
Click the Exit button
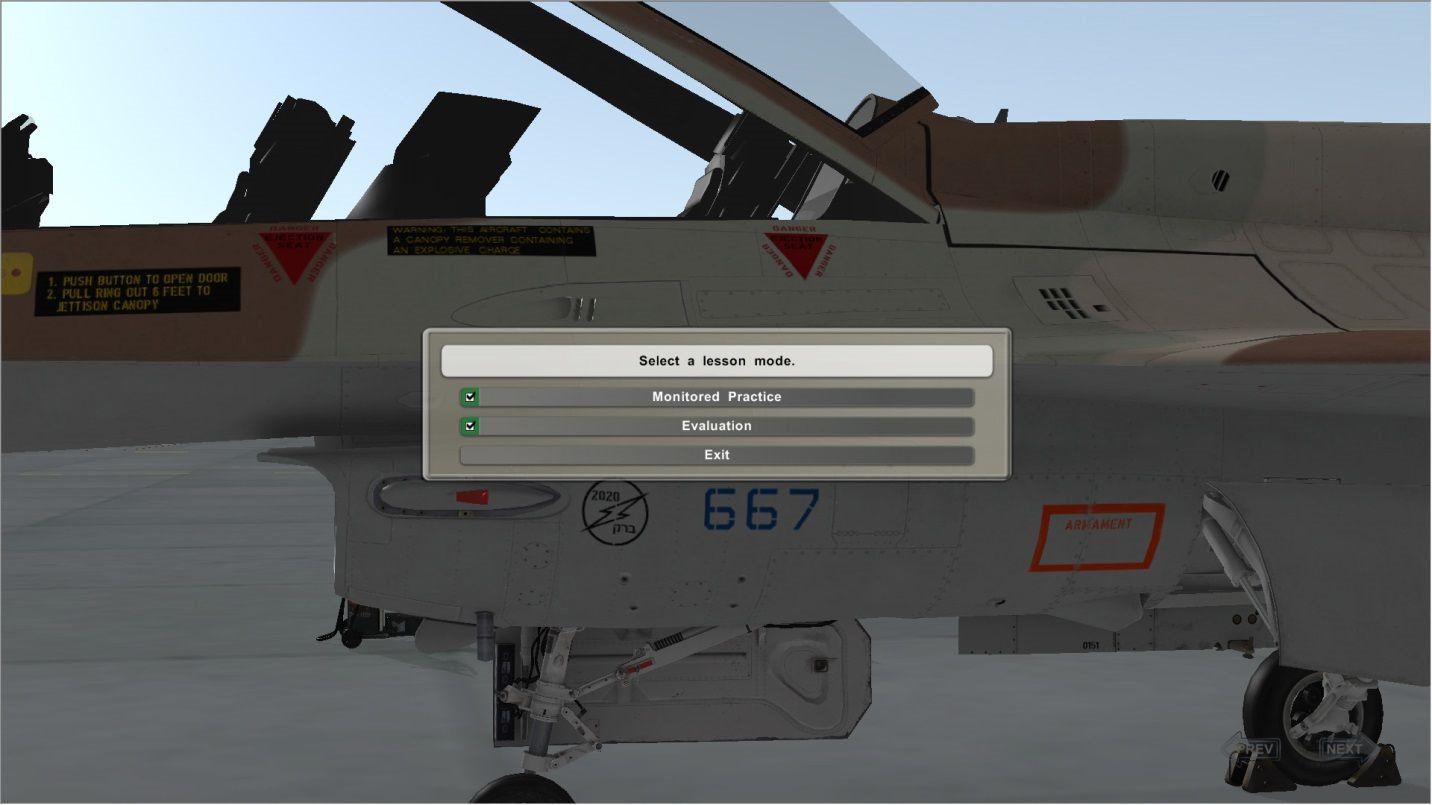coord(716,454)
